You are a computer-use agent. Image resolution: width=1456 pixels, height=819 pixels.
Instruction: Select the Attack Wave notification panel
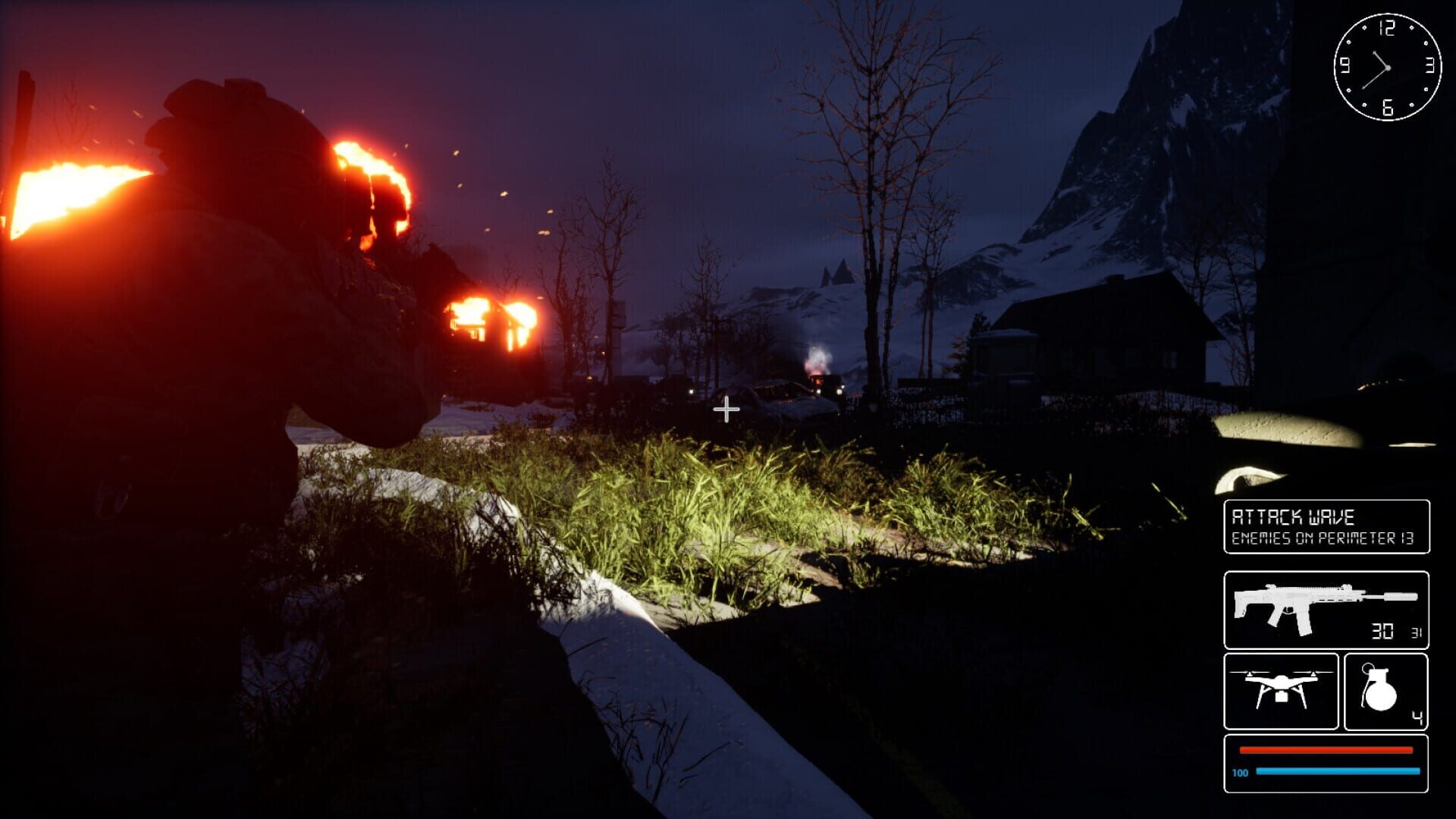[1326, 526]
